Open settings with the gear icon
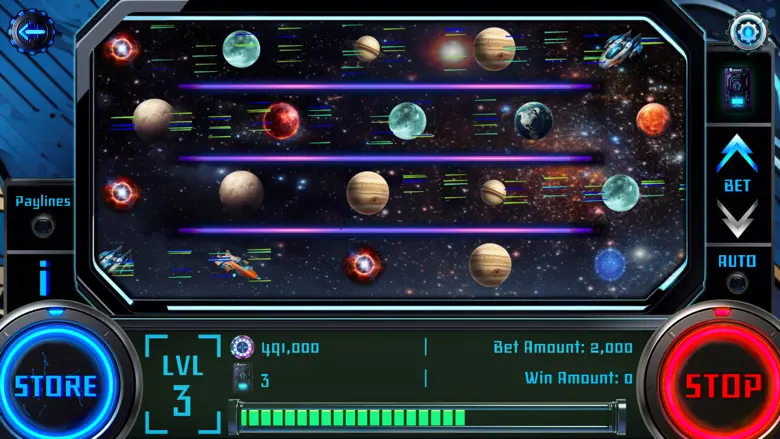 click(x=746, y=31)
